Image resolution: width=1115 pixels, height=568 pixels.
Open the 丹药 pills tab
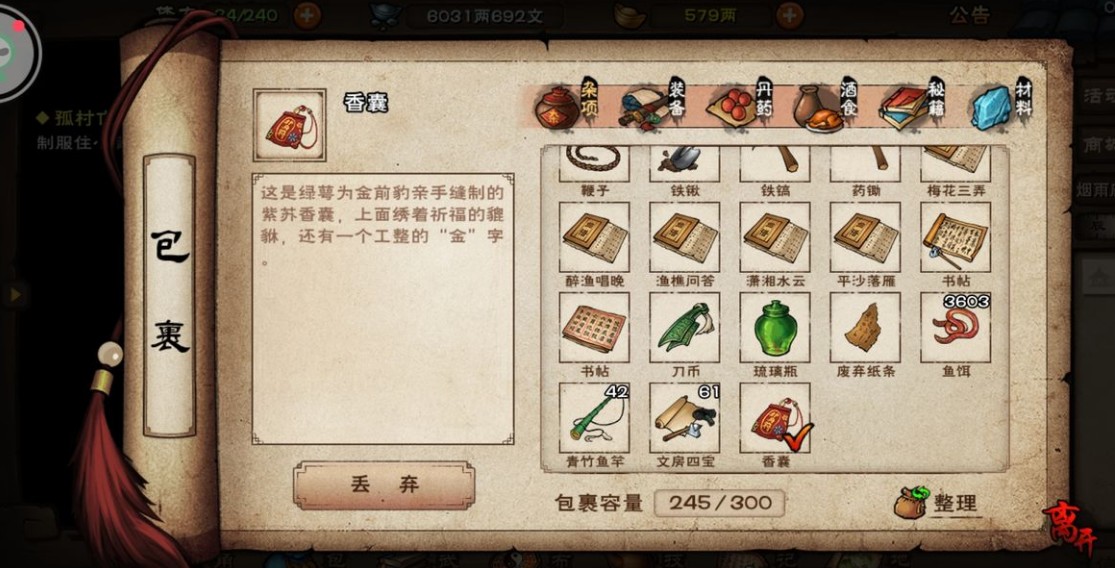click(x=740, y=107)
